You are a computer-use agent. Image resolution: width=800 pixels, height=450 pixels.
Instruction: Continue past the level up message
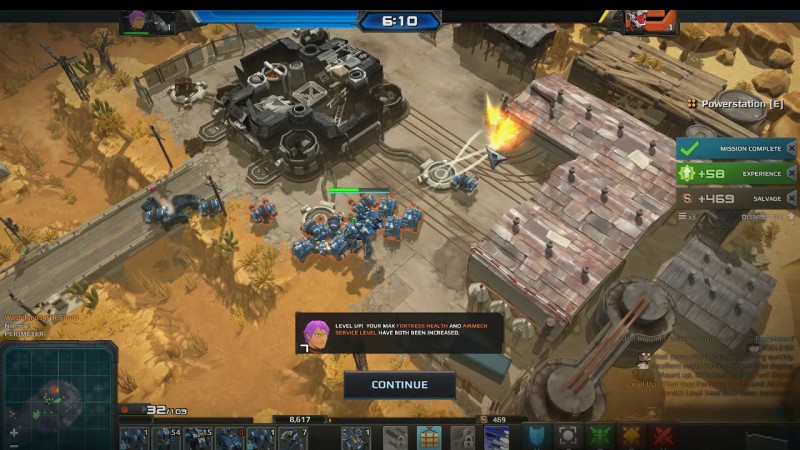pos(399,385)
